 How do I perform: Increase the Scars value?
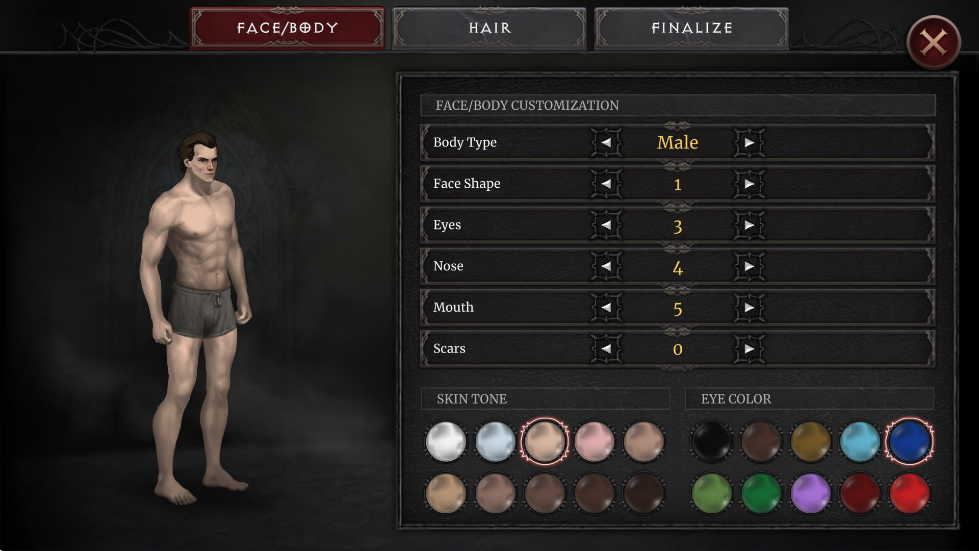[x=749, y=349]
